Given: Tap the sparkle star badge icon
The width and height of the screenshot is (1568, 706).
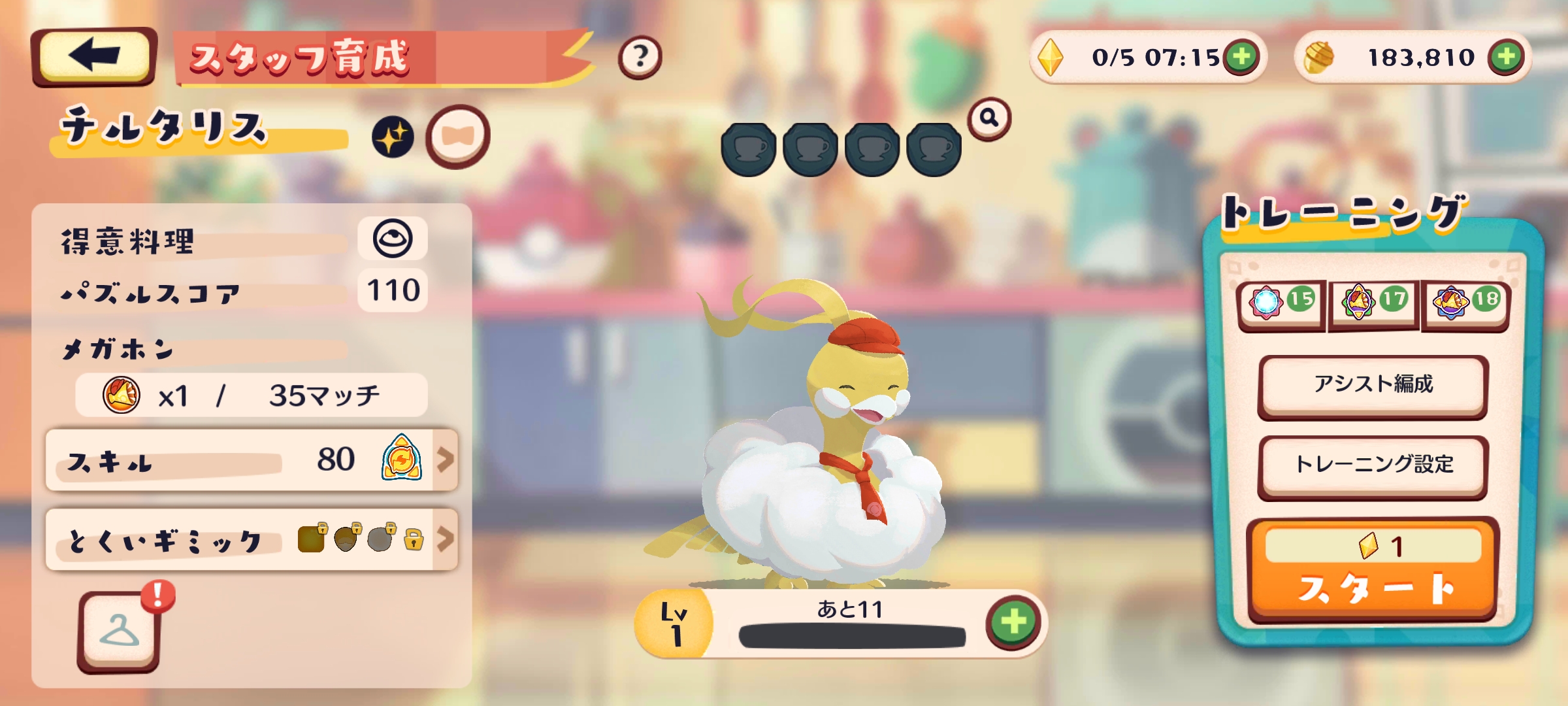Looking at the screenshot, I should (x=393, y=137).
